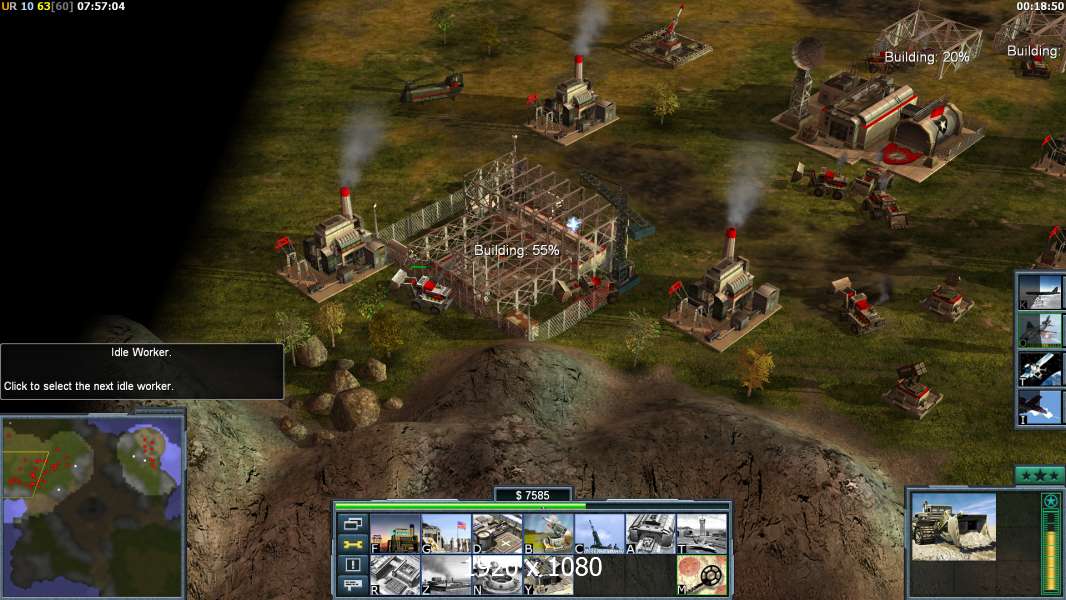Activate the mine detector command (M)
The image size is (1066, 600).
coord(701,575)
